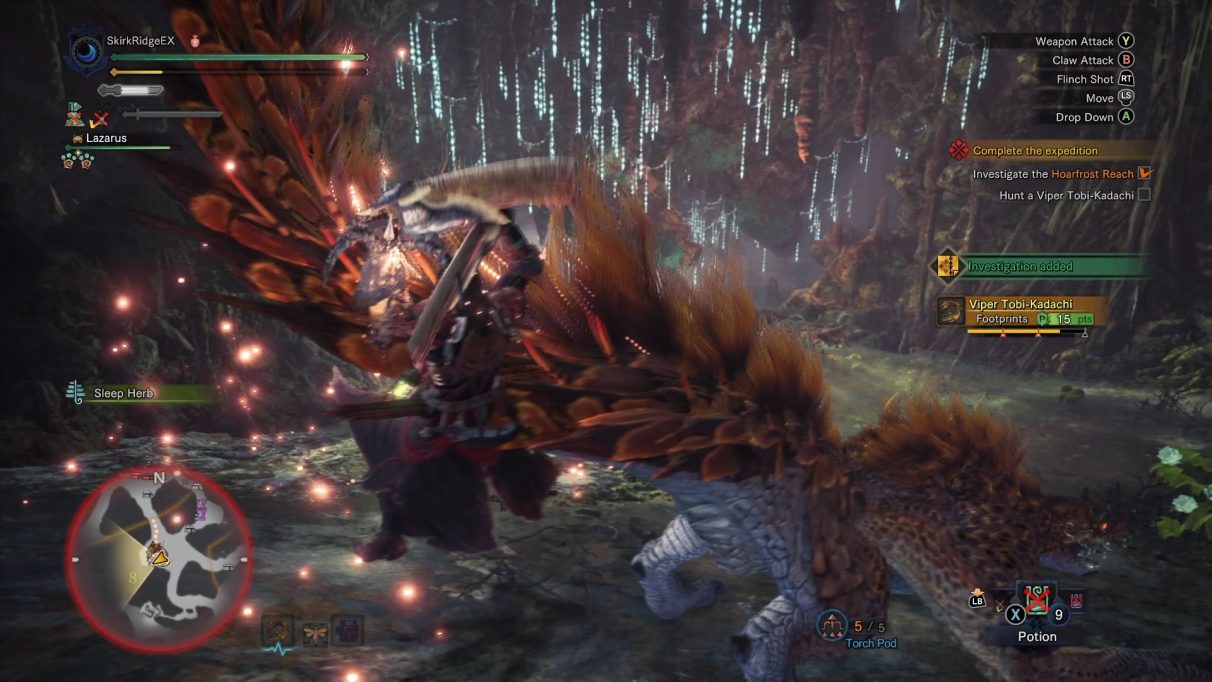This screenshot has width=1212, height=682.
Task: Open the Investigation added notification
Action: pos(1019,267)
